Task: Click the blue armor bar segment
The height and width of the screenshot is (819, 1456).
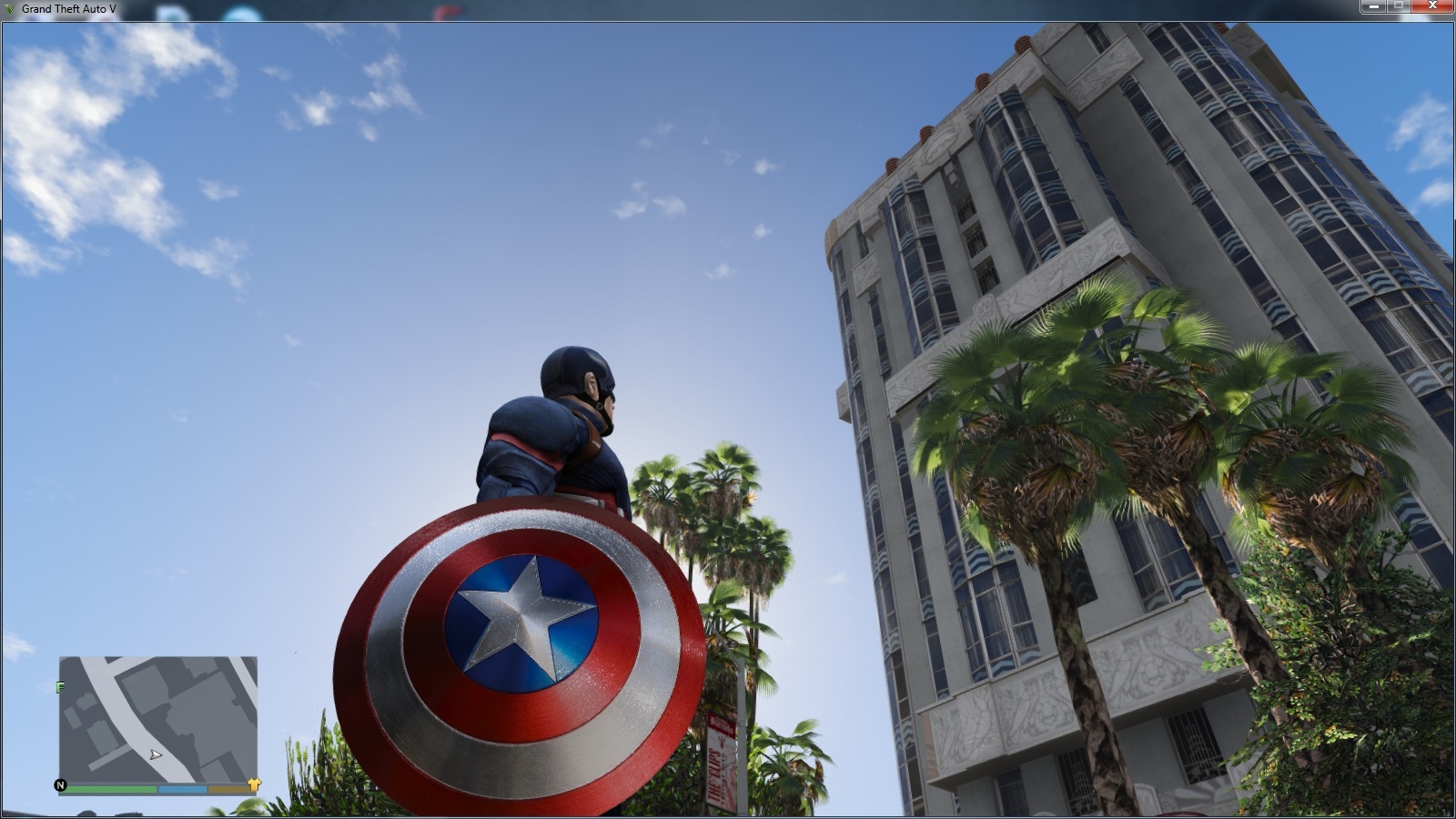Action: click(x=182, y=788)
